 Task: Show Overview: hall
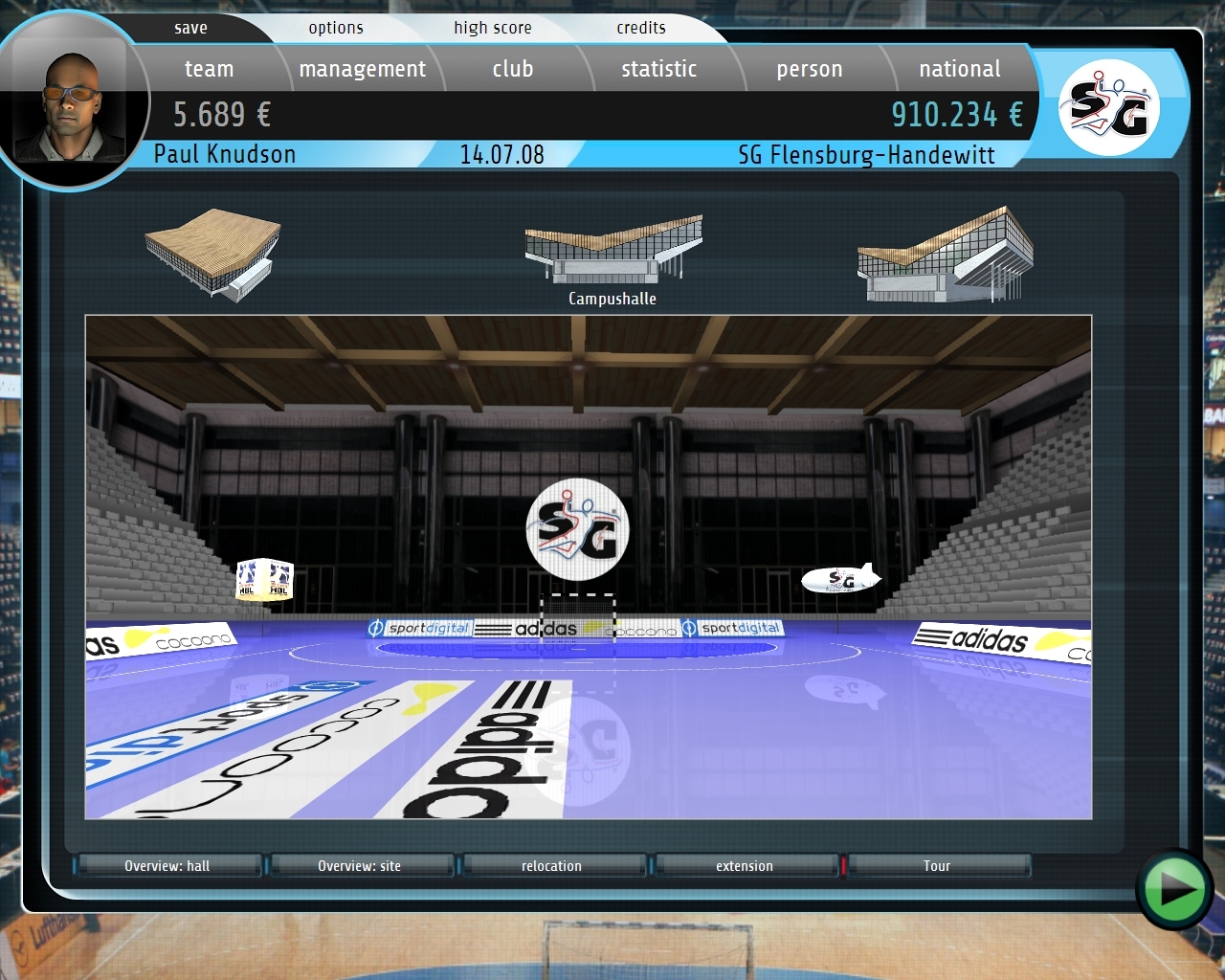[x=167, y=866]
